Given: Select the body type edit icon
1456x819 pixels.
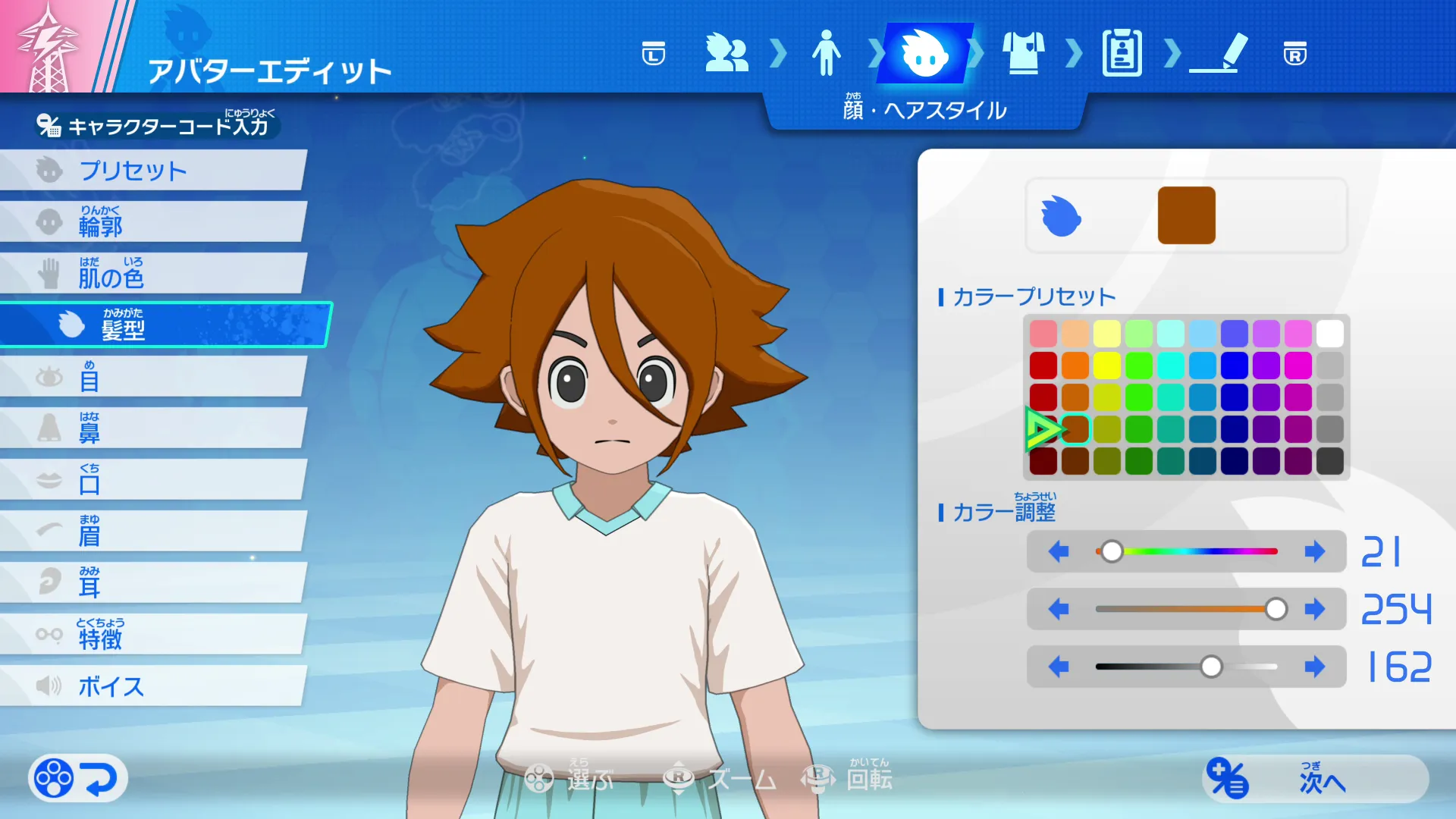Looking at the screenshot, I should point(827,55).
